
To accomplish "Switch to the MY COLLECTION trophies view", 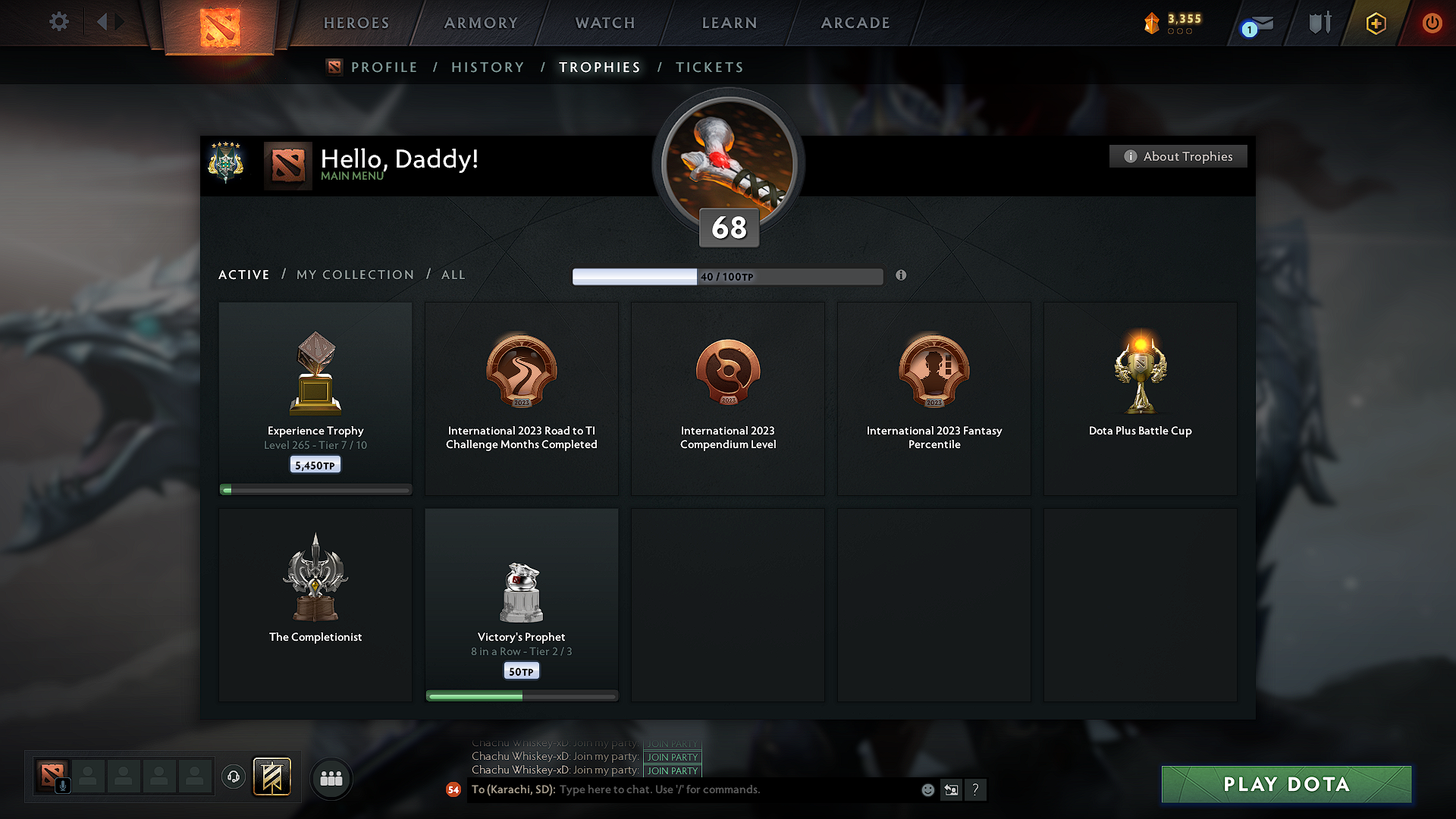I will (x=354, y=275).
